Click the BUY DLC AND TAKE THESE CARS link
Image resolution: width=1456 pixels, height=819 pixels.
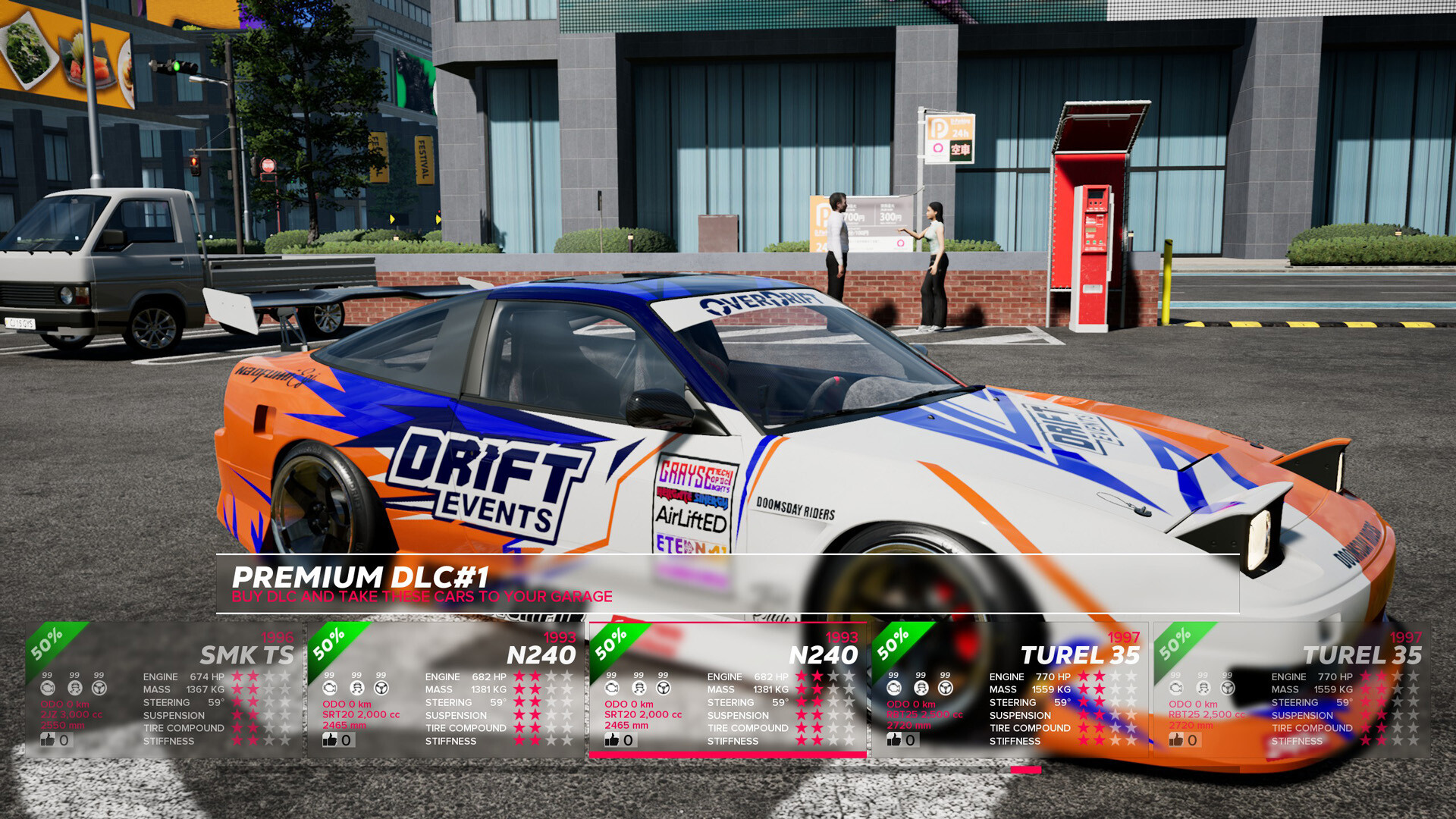click(422, 596)
